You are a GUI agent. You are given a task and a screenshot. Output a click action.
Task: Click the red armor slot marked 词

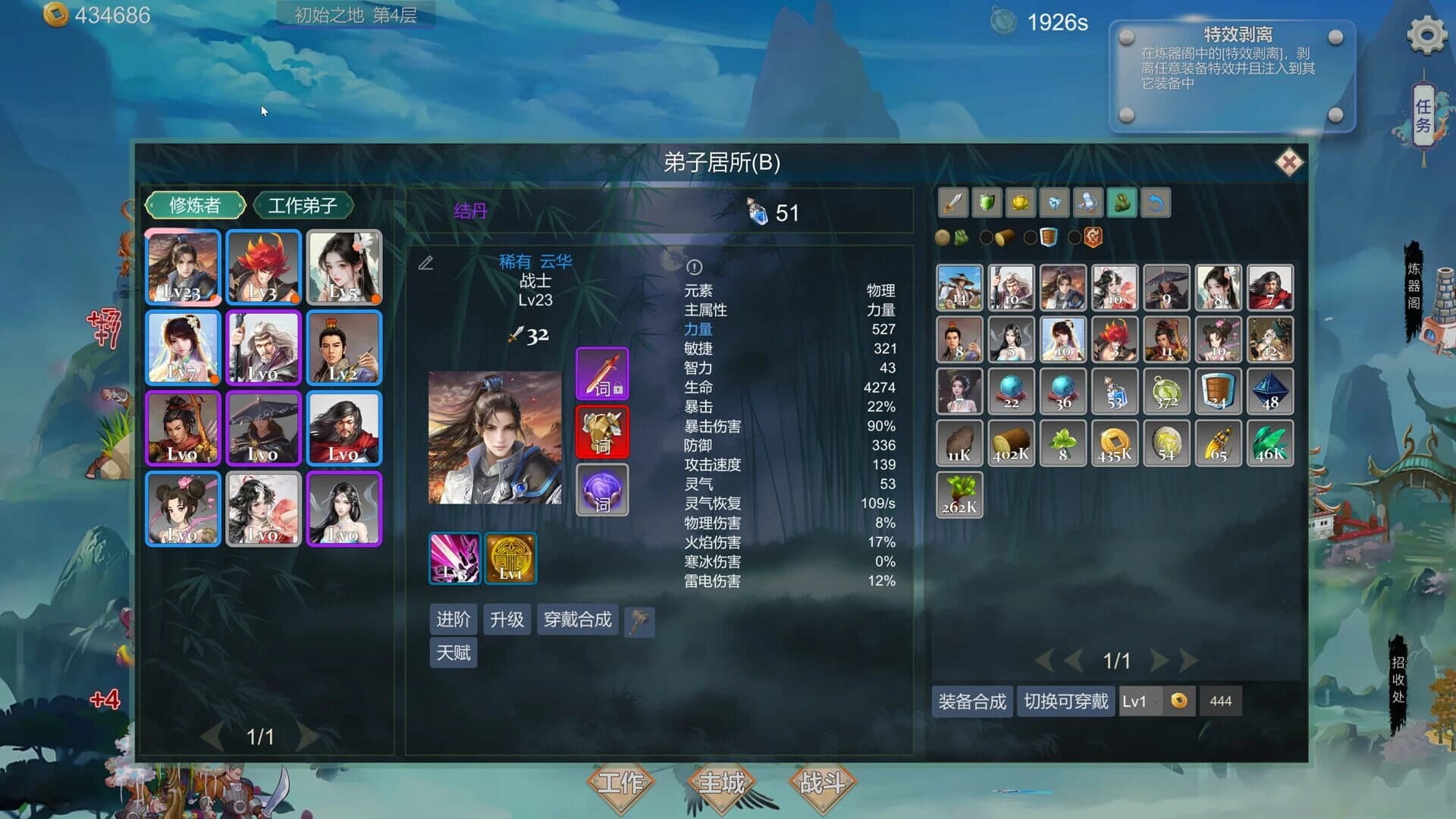click(602, 431)
